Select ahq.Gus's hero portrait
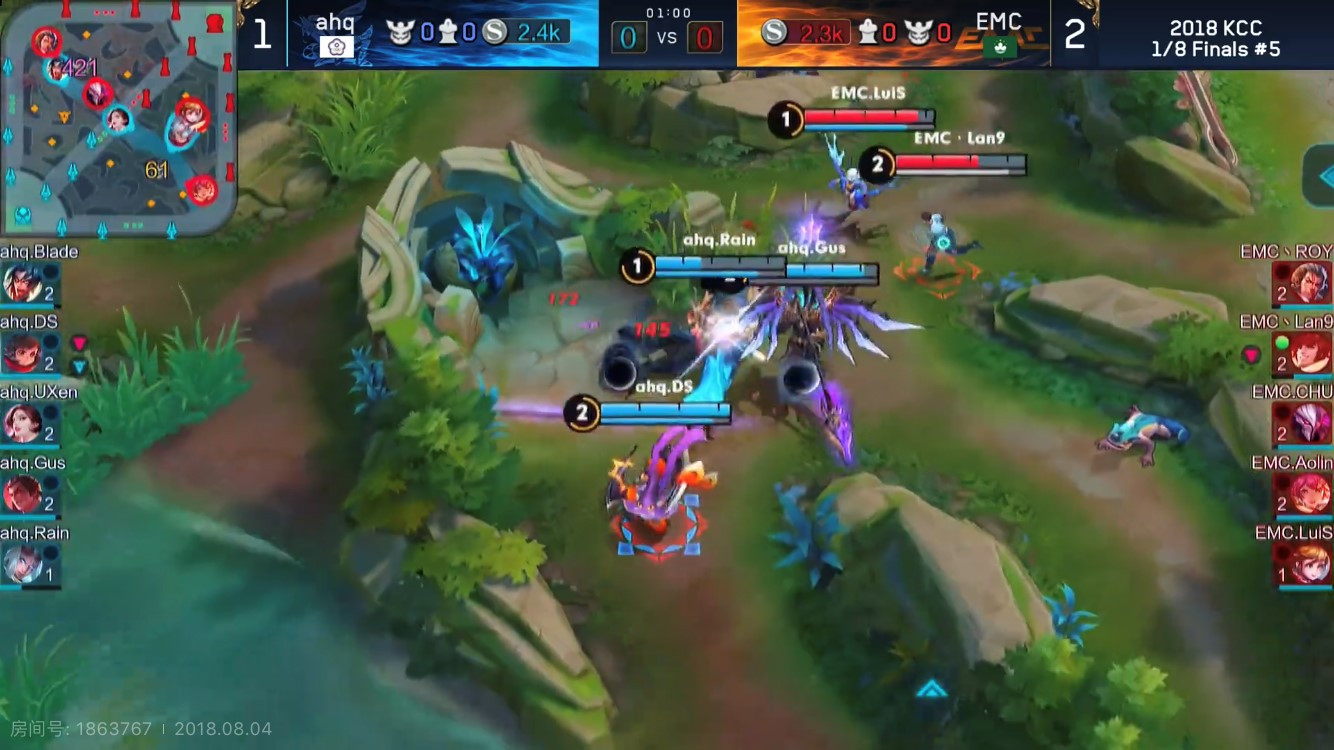This screenshot has width=1334, height=750. click(22, 493)
